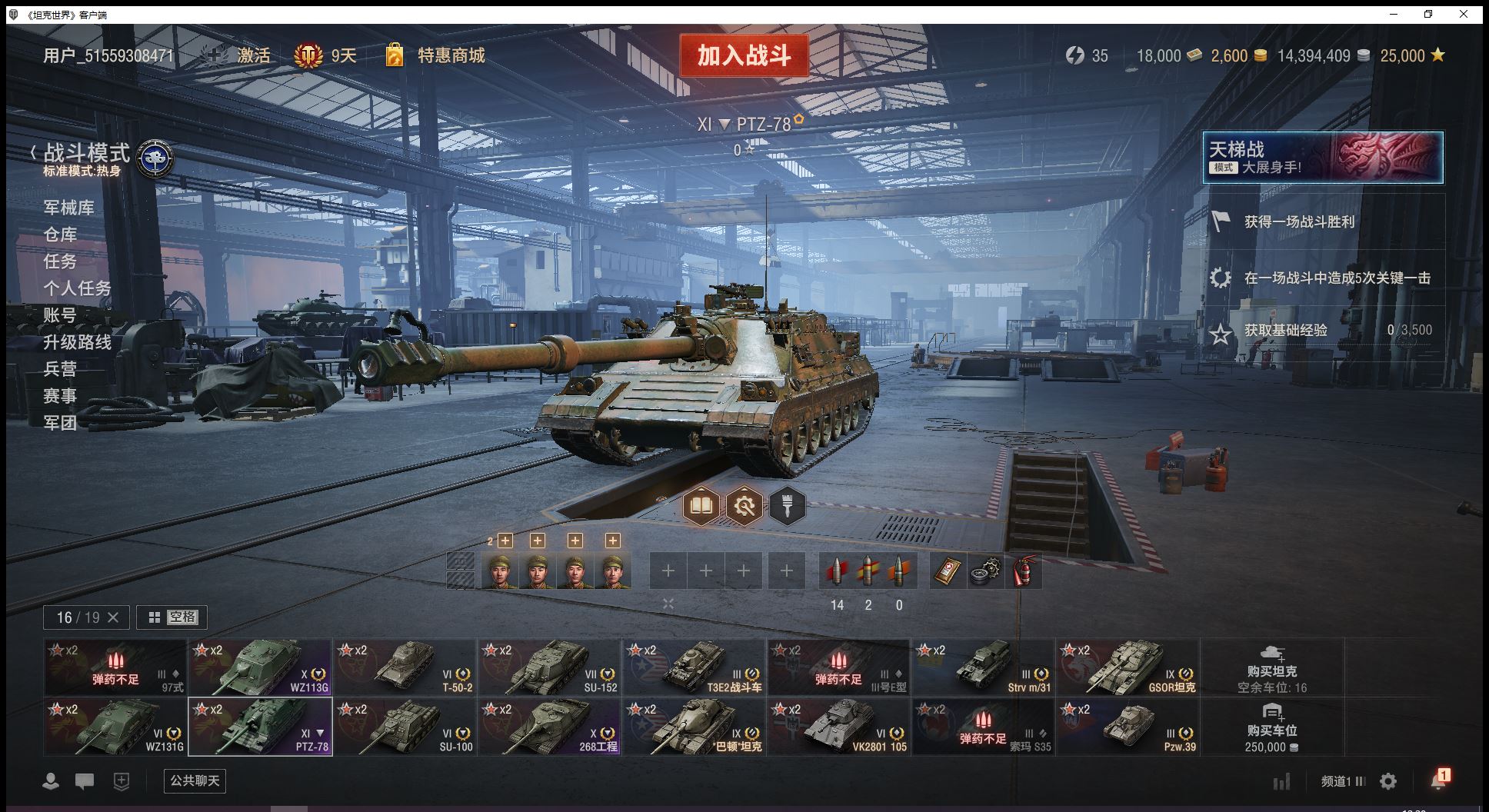
Task: Open the 升级路线 tech tree
Action: [77, 342]
